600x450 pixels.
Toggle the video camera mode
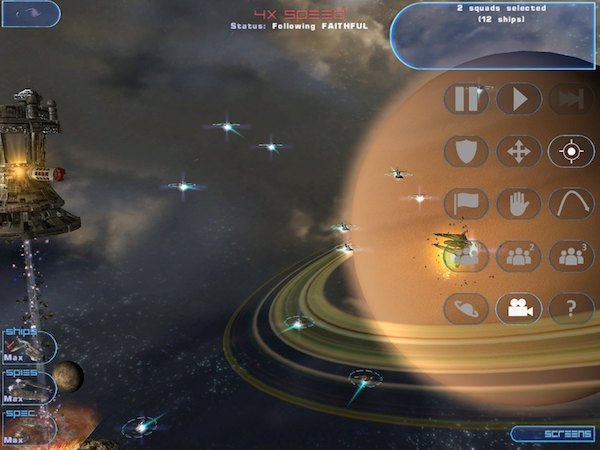(x=519, y=308)
